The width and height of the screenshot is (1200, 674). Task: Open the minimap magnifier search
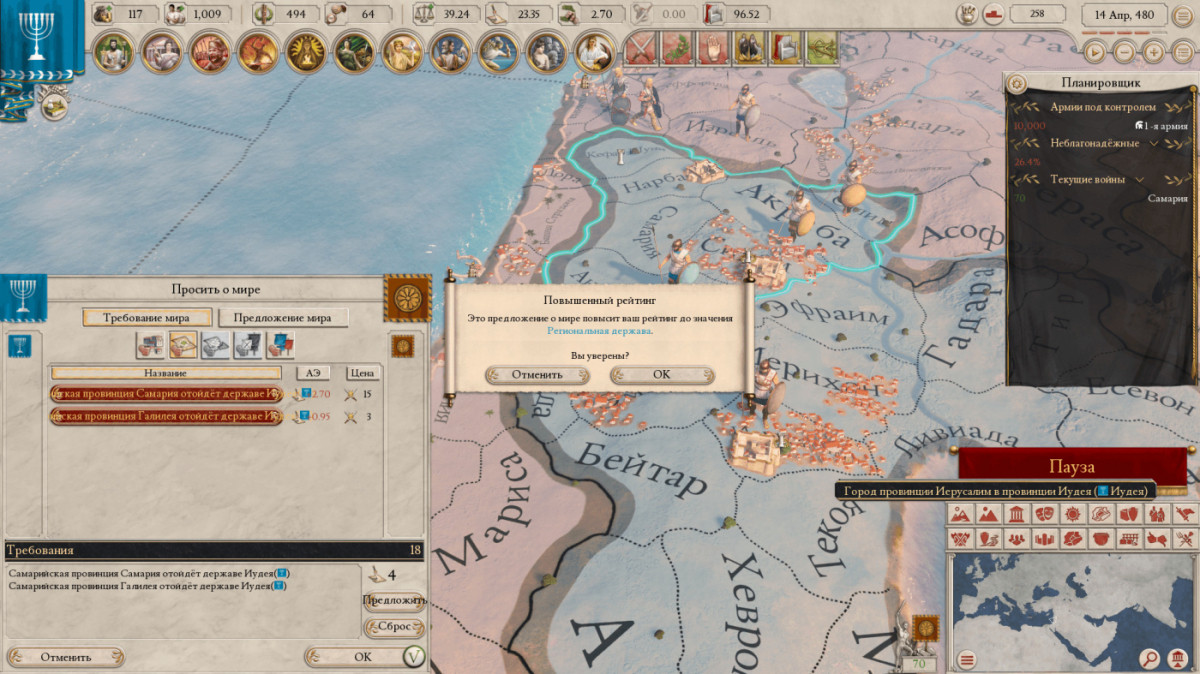point(1150,659)
